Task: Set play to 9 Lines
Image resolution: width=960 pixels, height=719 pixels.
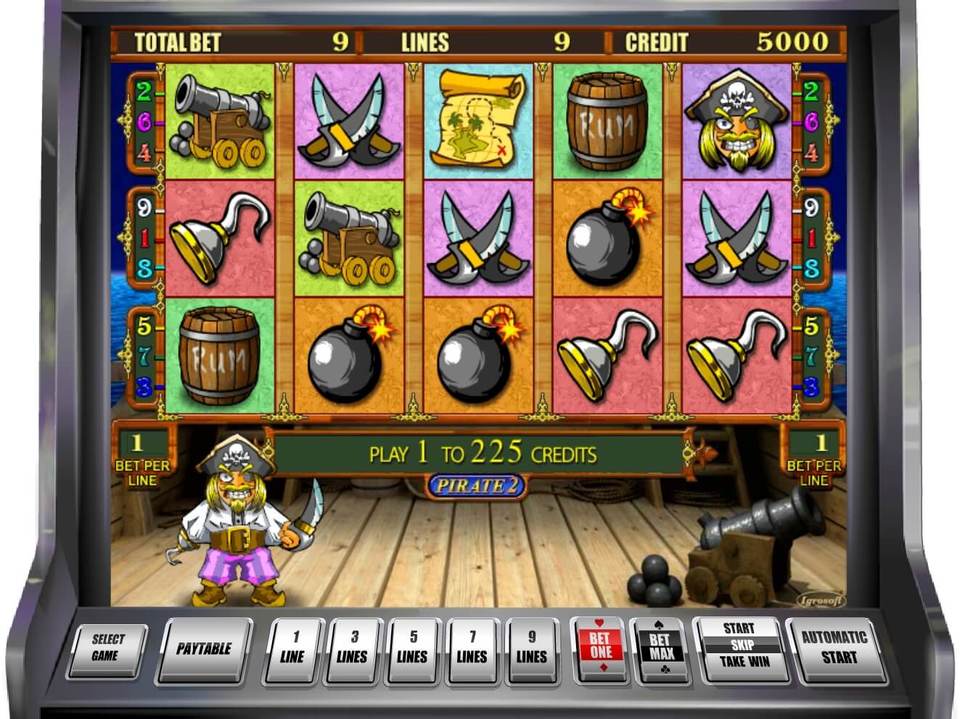Action: (531, 649)
